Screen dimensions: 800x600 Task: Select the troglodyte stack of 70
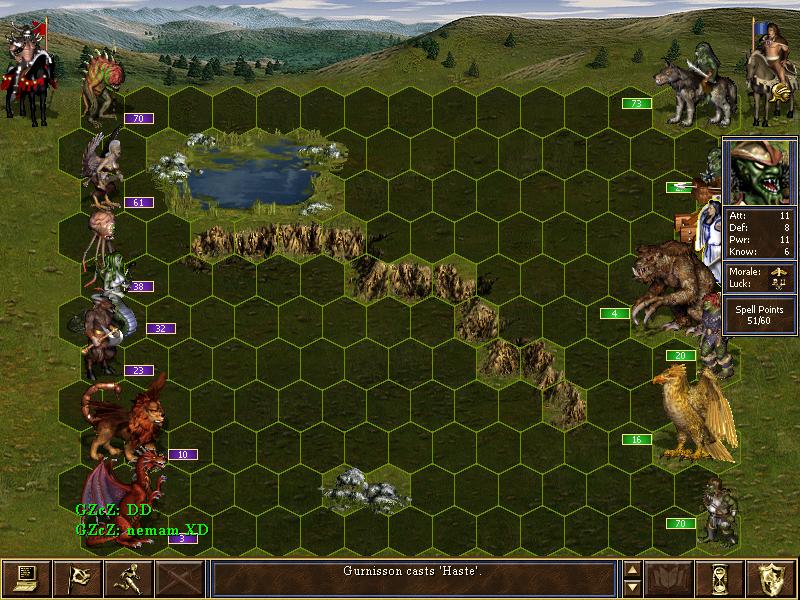click(104, 85)
